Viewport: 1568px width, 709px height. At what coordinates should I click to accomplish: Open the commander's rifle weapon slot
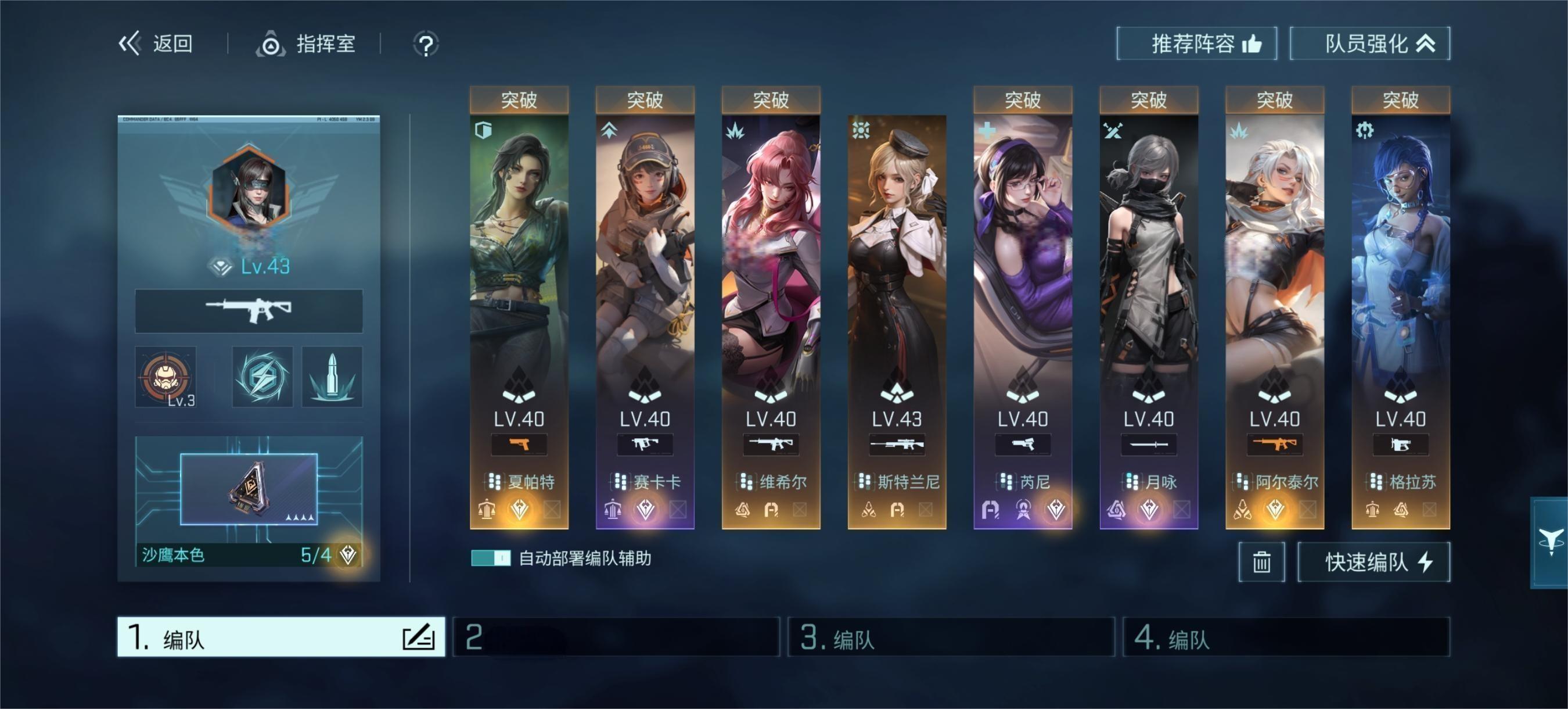click(x=249, y=311)
